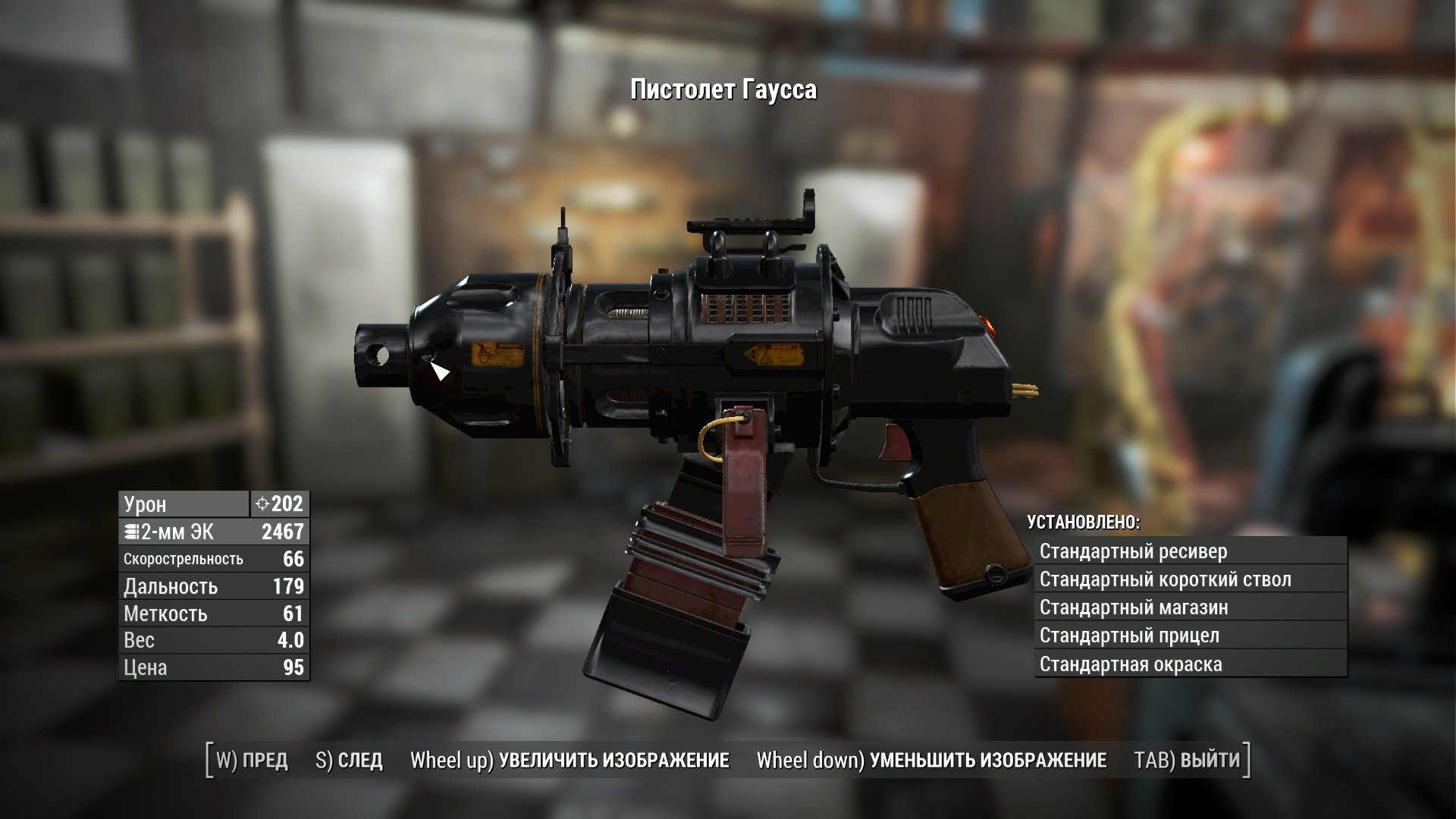The height and width of the screenshot is (819, 1456).
Task: Choose Стандартный магазин from installed list
Action: coord(1190,607)
